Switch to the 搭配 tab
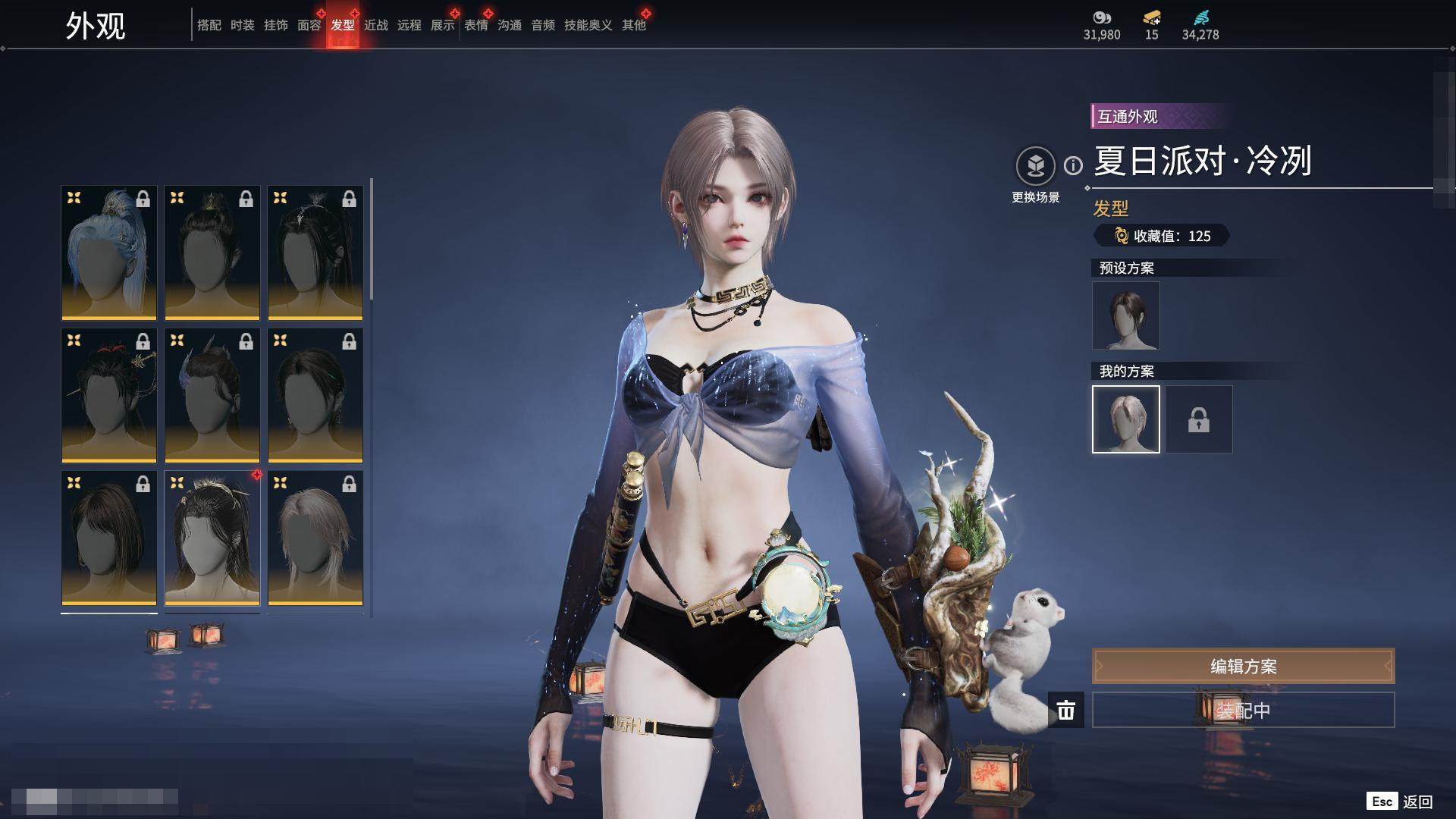1456x819 pixels. tap(209, 25)
